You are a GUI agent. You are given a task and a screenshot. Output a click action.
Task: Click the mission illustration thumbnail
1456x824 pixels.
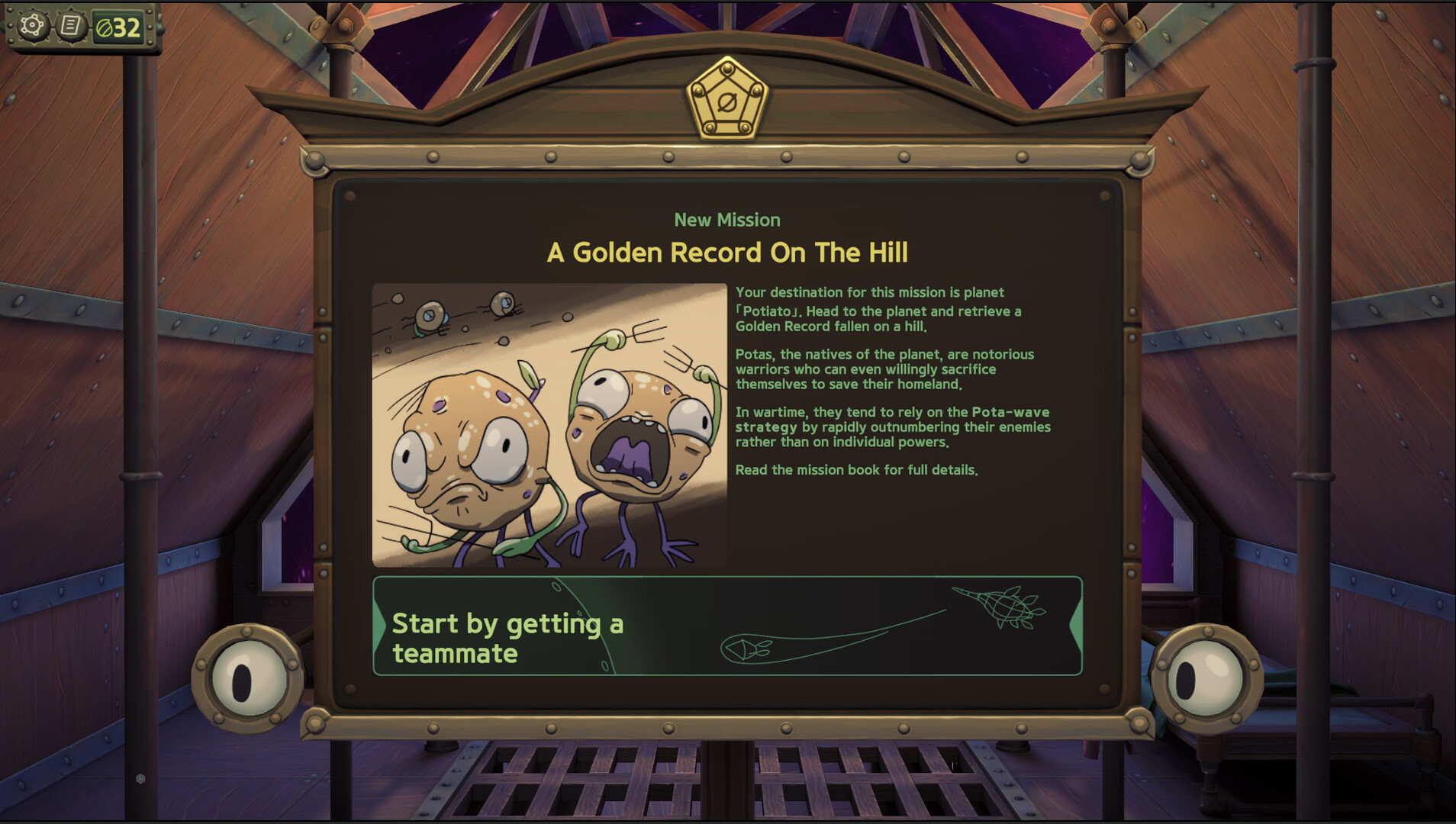click(x=549, y=423)
